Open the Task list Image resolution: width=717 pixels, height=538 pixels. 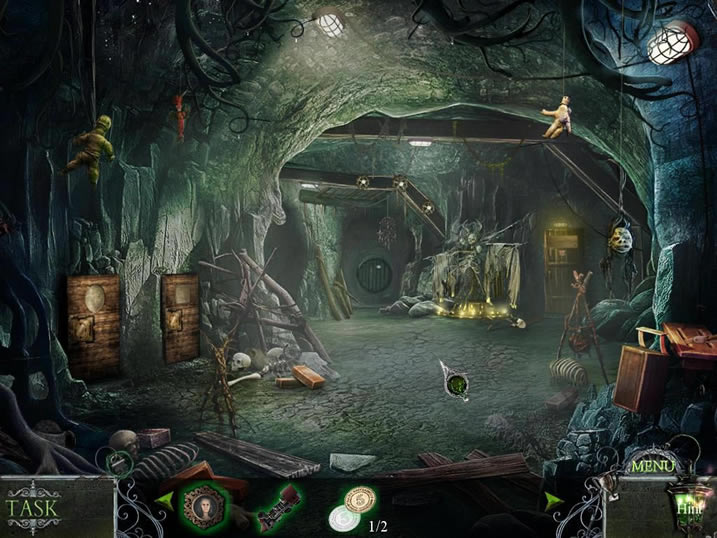32,505
